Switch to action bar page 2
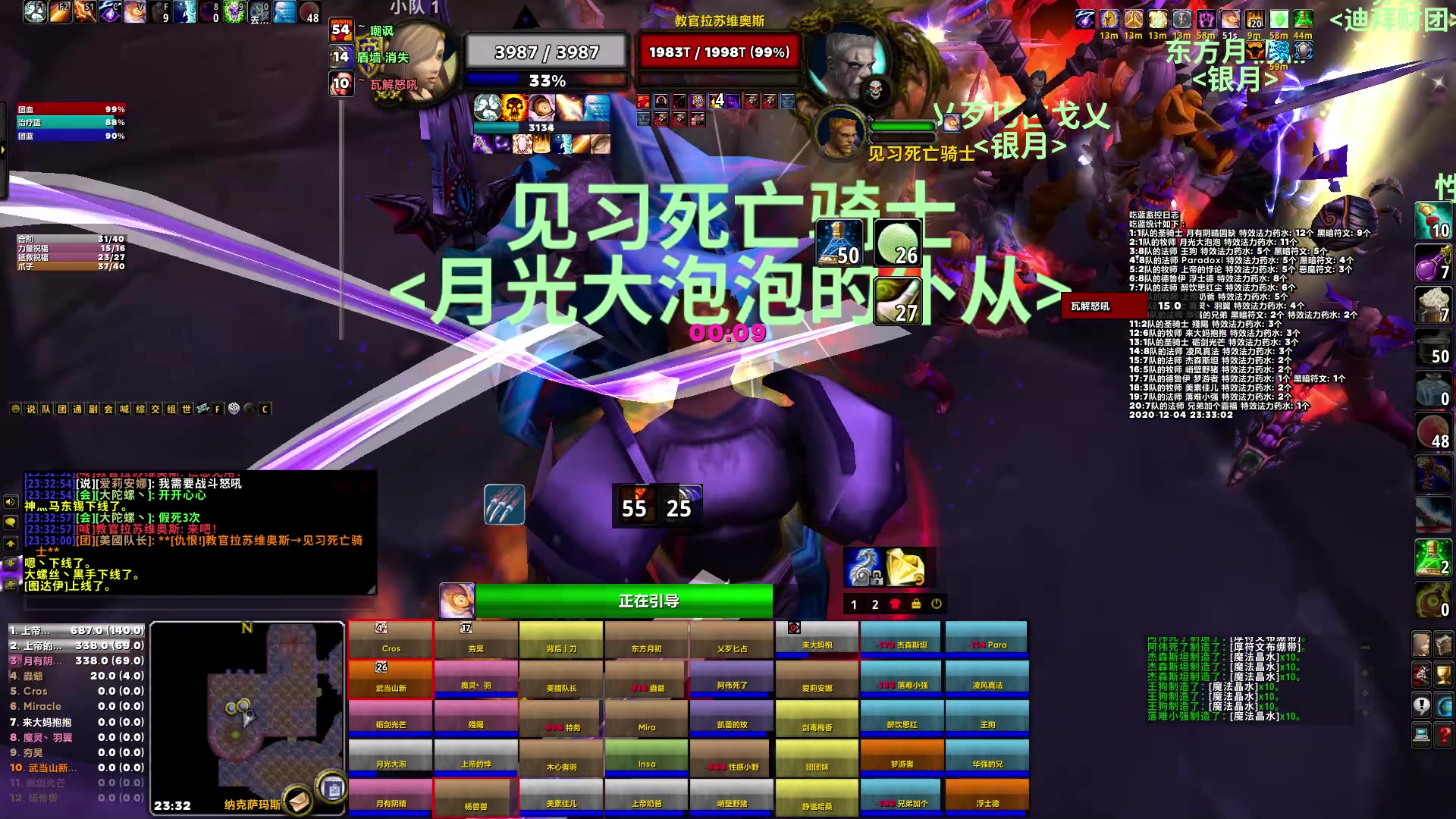The image size is (1456, 819). point(874,605)
